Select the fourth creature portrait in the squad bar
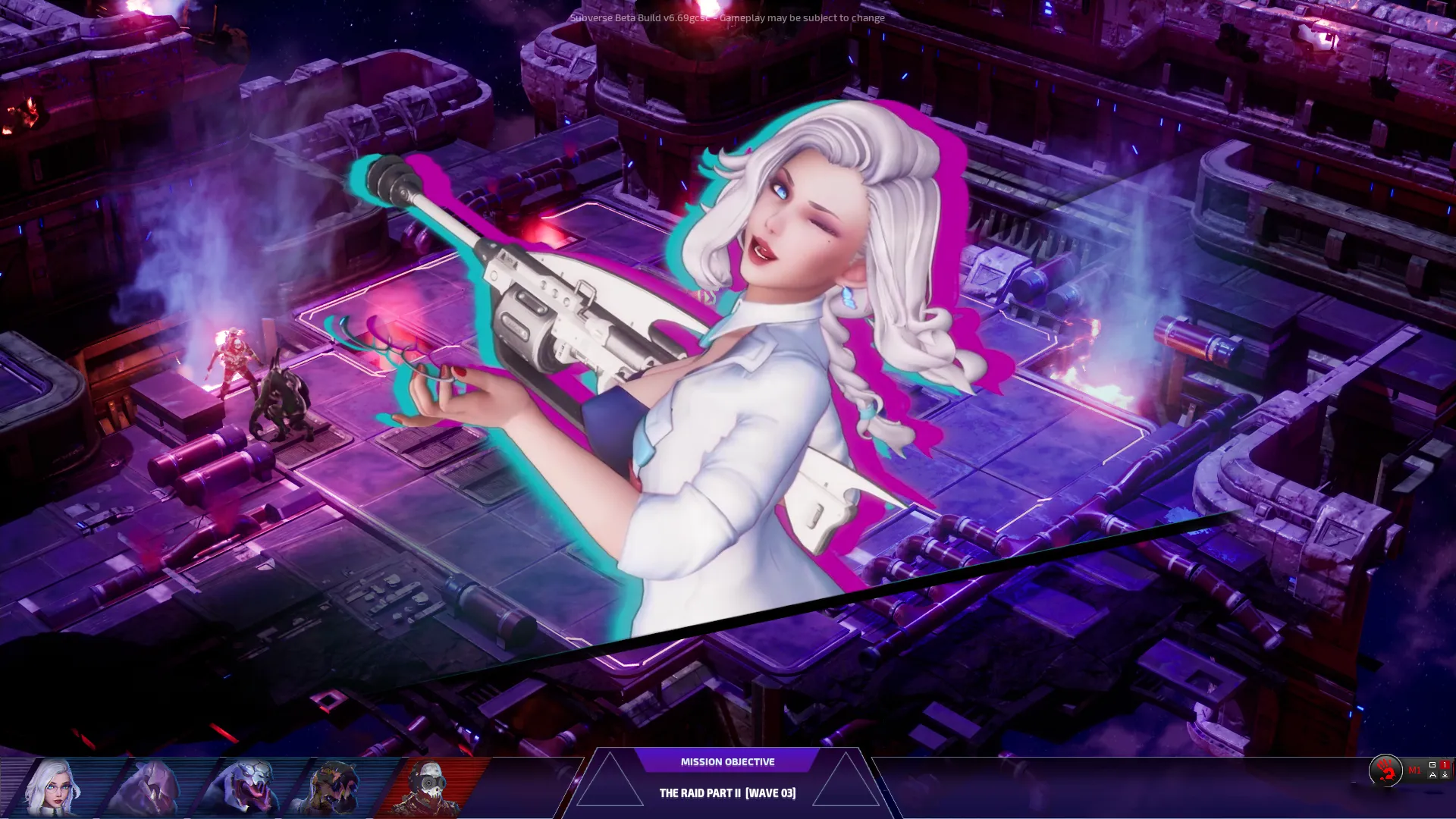This screenshot has height=819, width=1456. [334, 785]
